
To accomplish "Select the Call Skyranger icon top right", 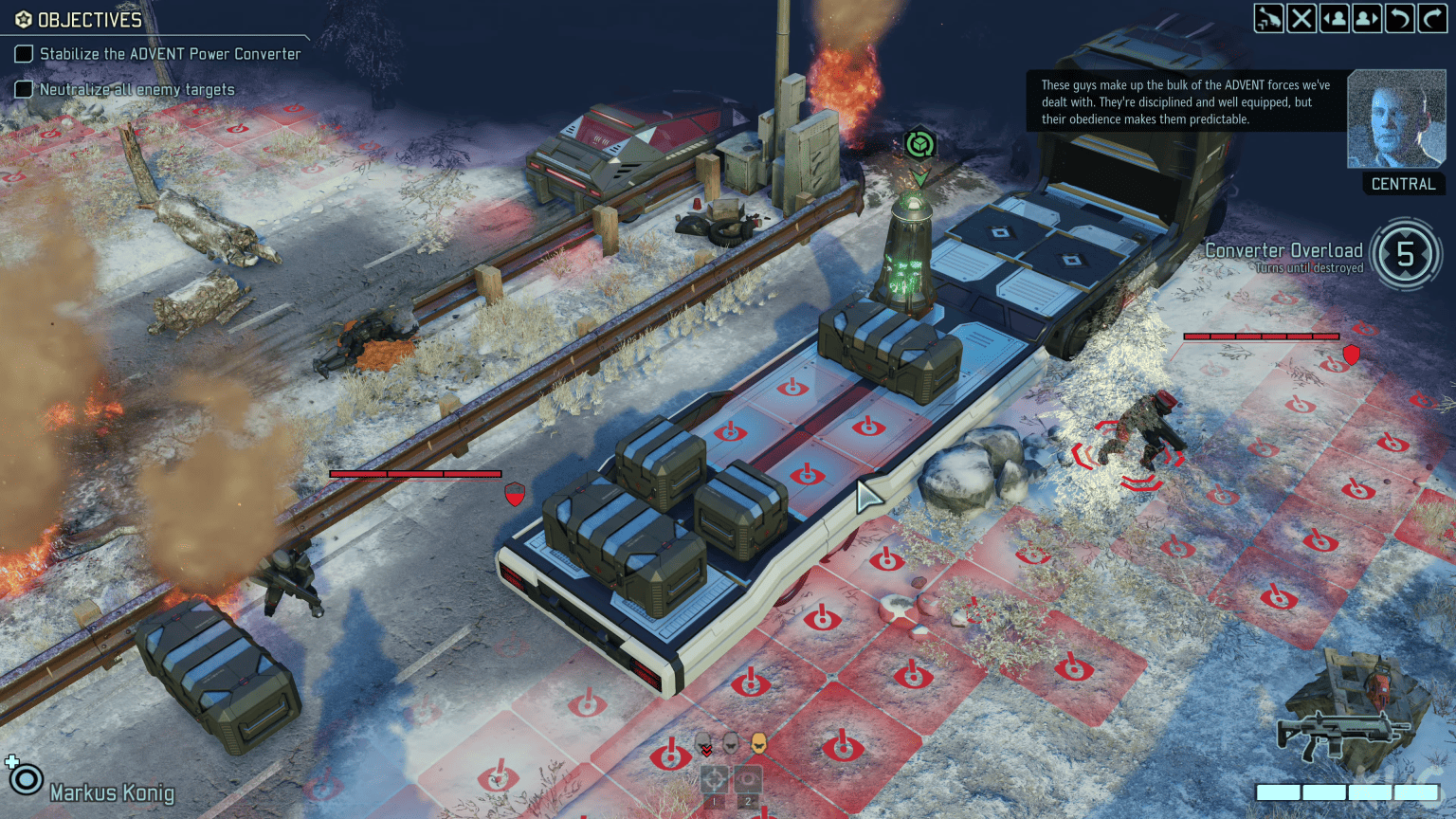I will click(1268, 18).
